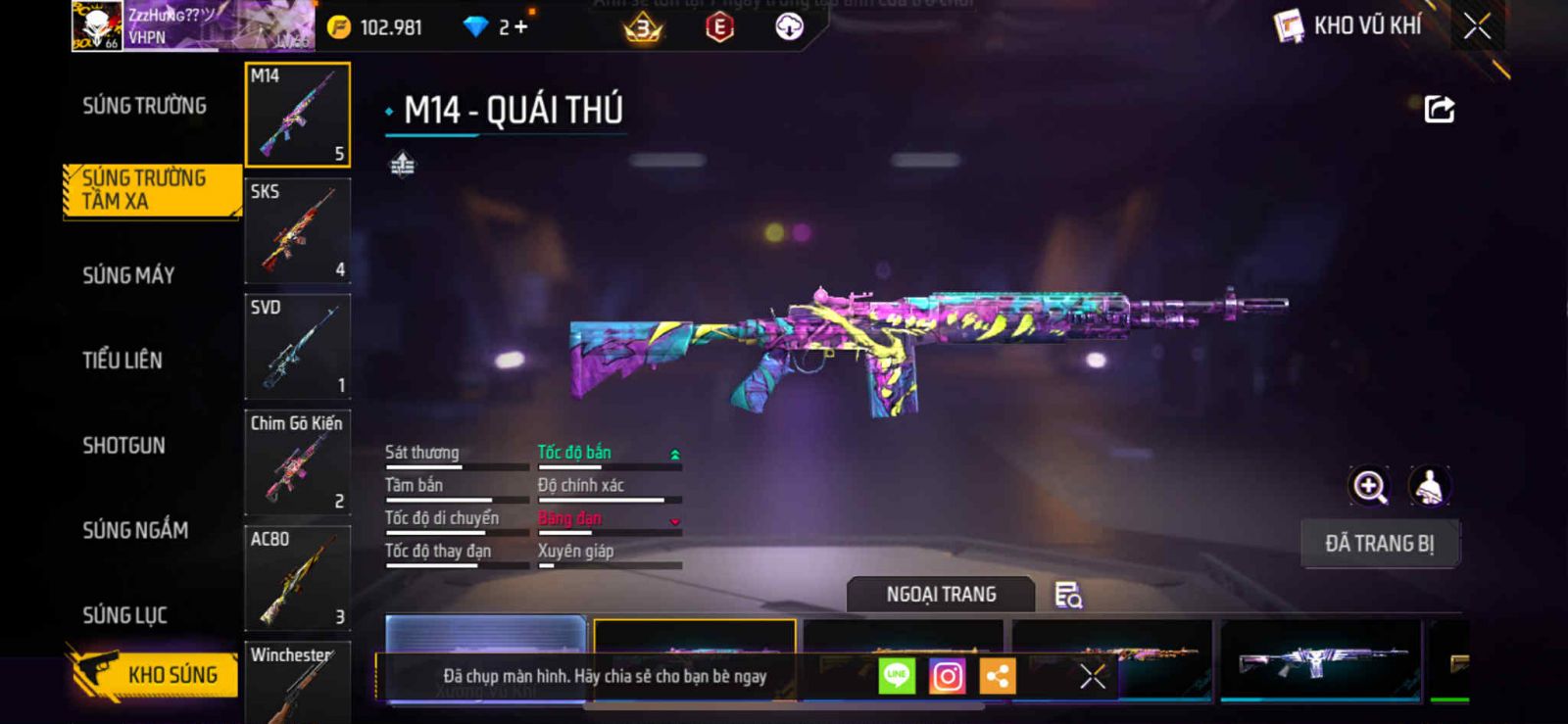Share screenshot to Instagram
The image size is (1568, 724).
[x=947, y=676]
